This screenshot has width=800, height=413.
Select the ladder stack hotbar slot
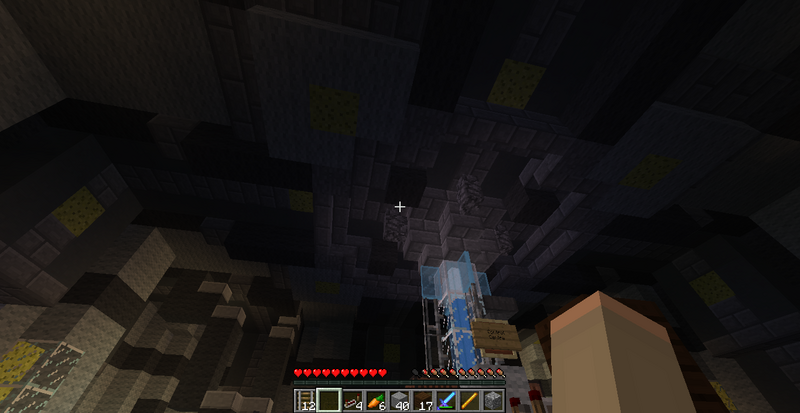306,400
